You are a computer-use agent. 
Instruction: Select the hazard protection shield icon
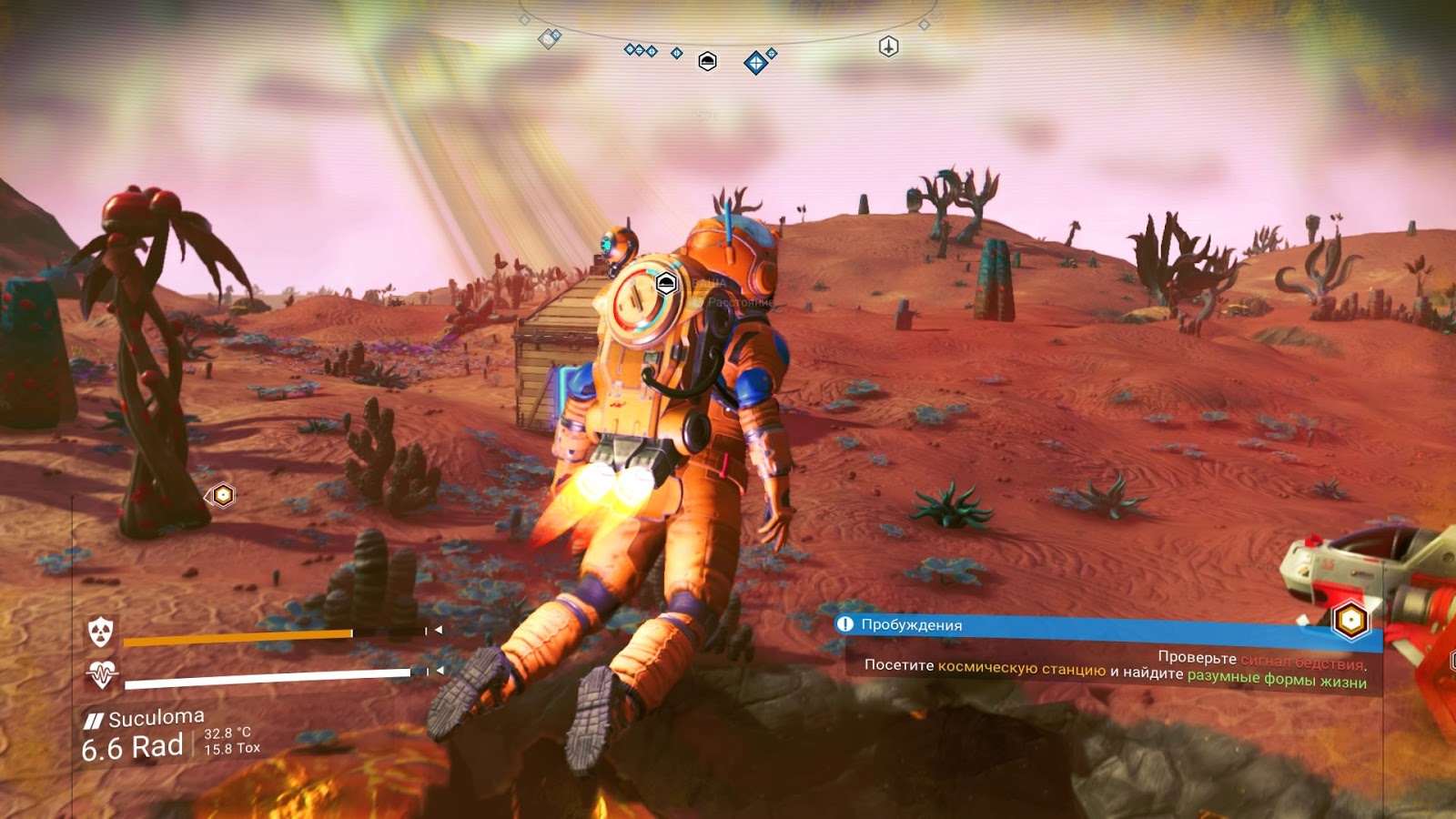[100, 630]
